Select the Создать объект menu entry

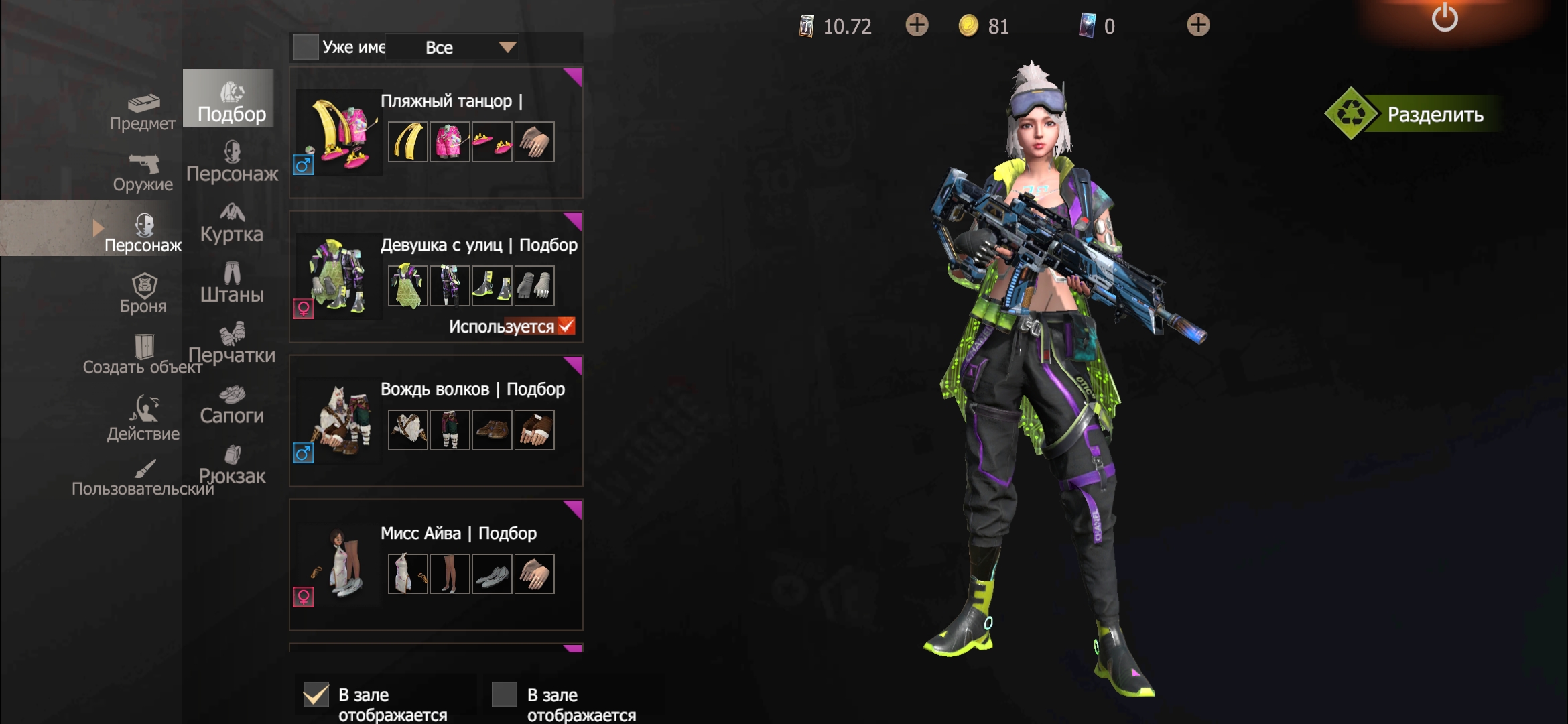tap(143, 355)
